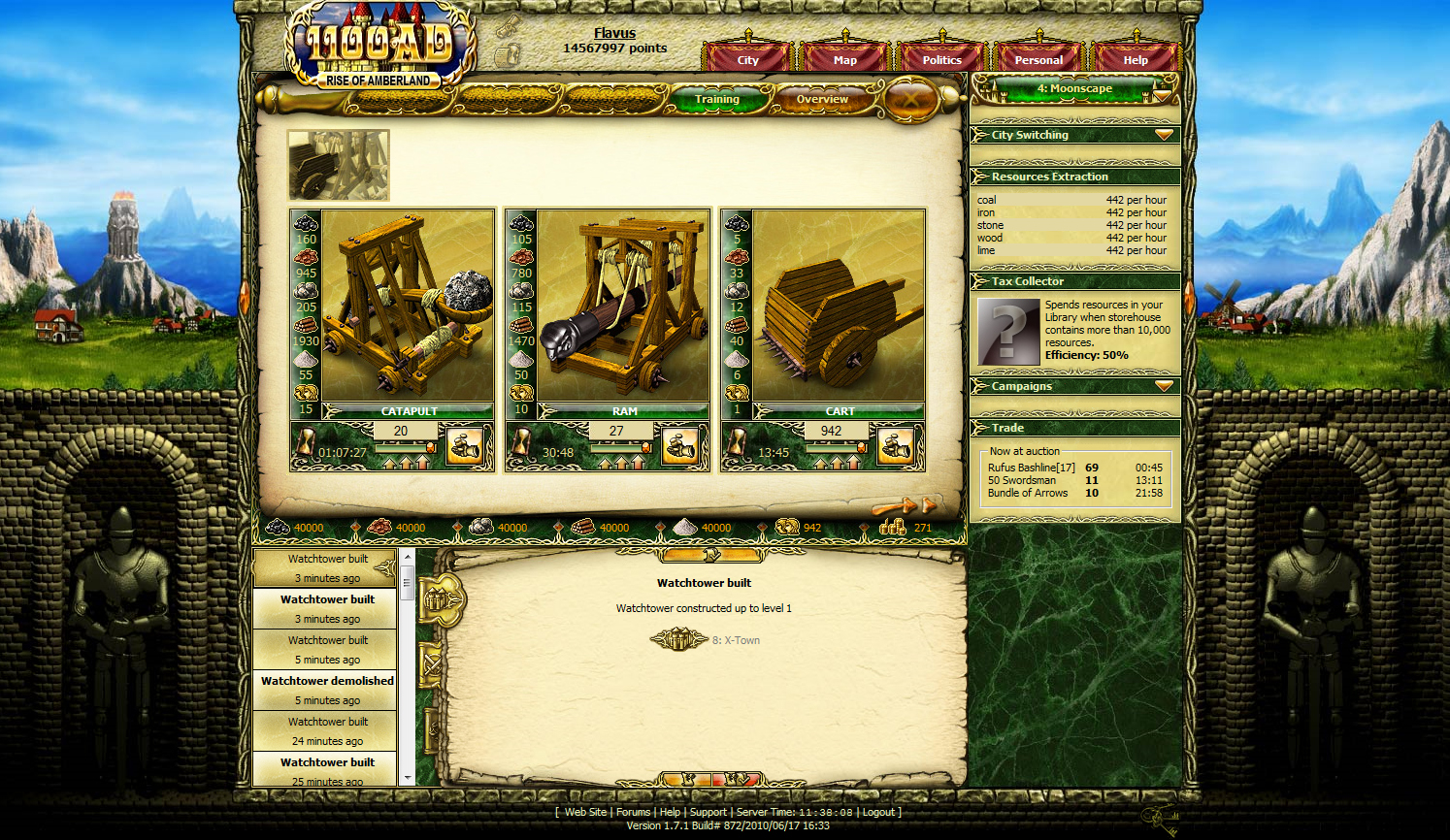Open the City menu
Image resolution: width=1450 pixels, height=840 pixels.
747,59
